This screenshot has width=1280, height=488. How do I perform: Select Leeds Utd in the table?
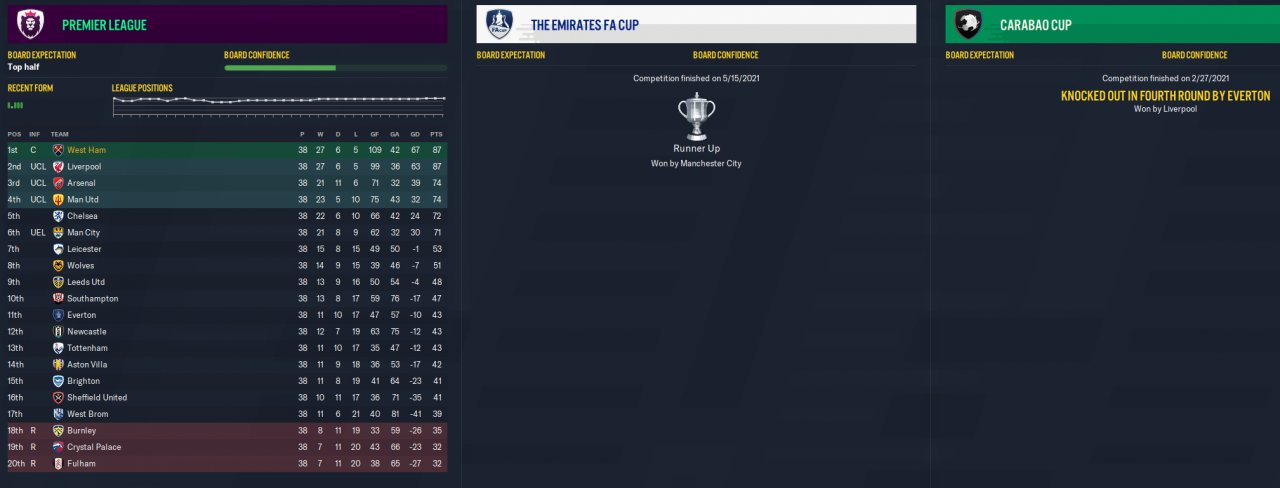point(86,282)
